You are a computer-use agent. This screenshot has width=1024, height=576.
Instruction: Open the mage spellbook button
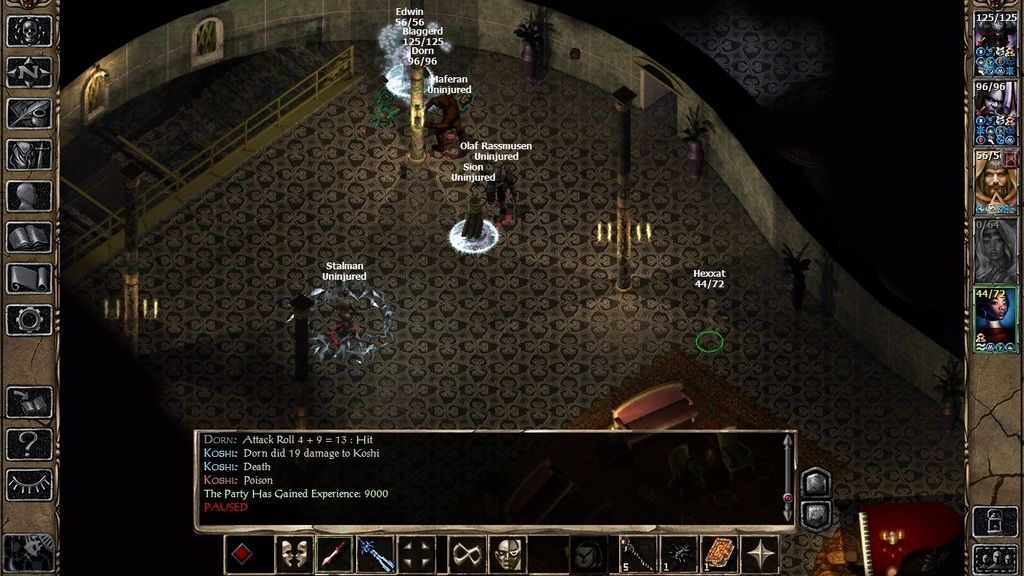pos(29,237)
